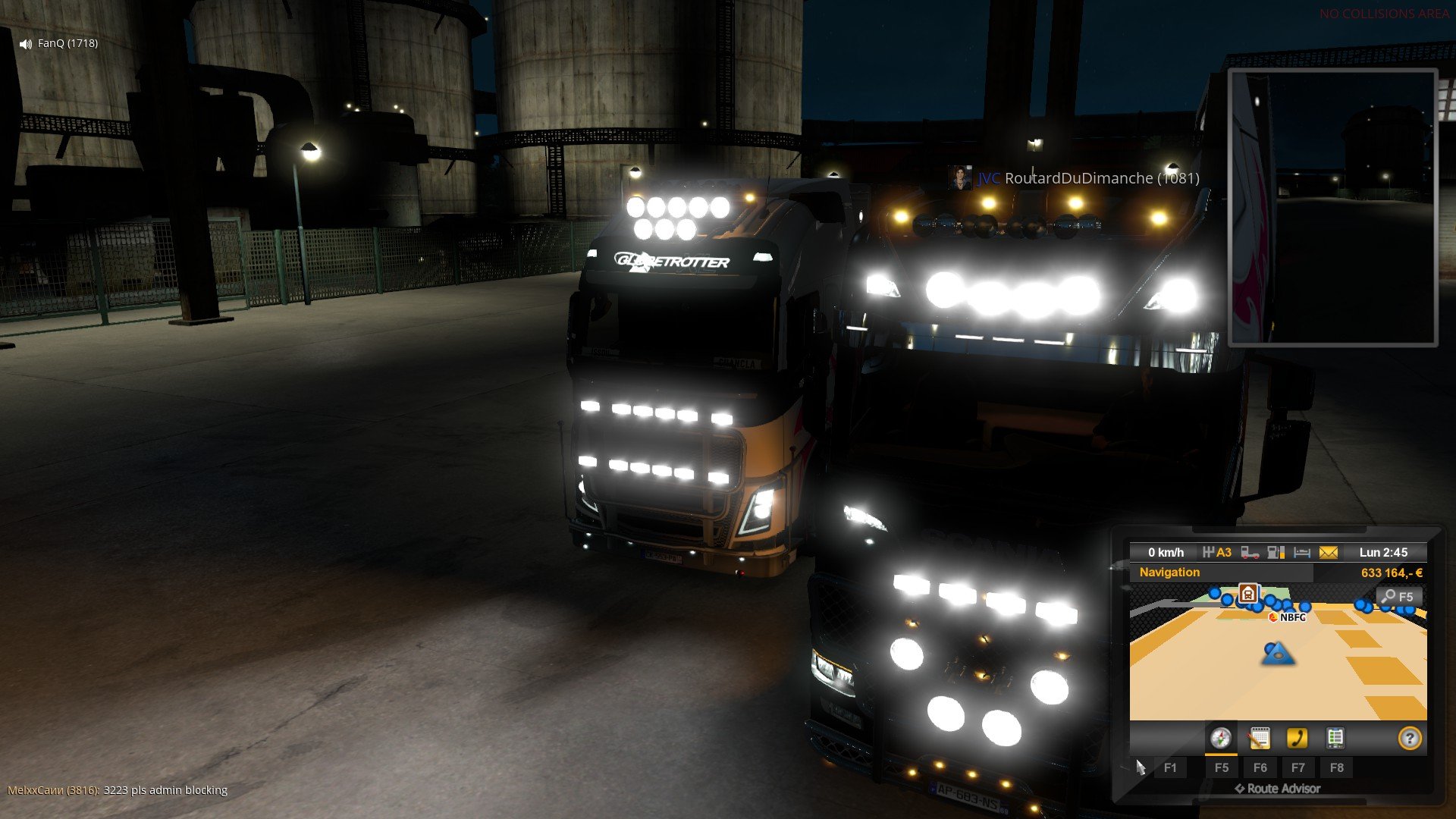1456x819 pixels.
Task: Click the Route Advisor navigation map
Action: [1277, 667]
